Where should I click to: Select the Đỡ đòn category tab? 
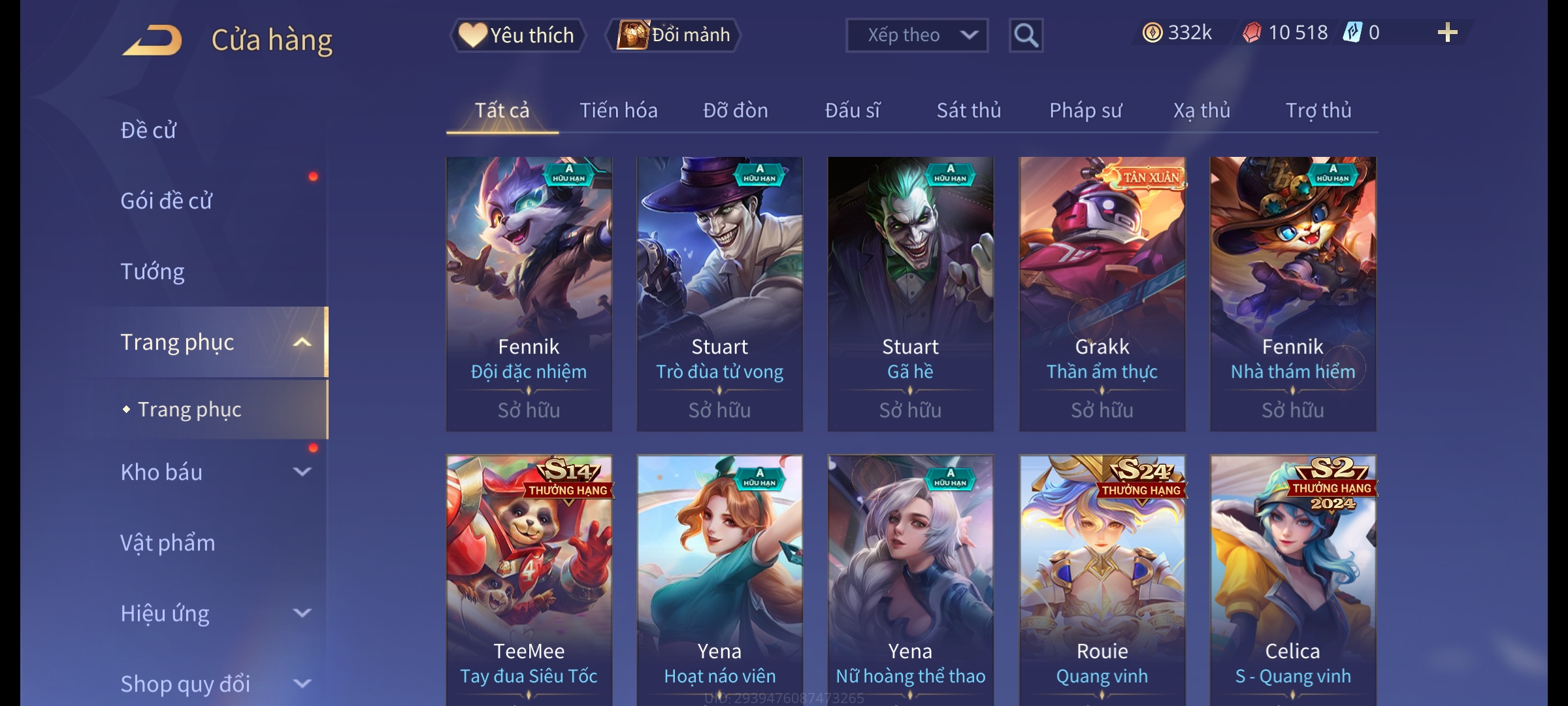tap(735, 110)
